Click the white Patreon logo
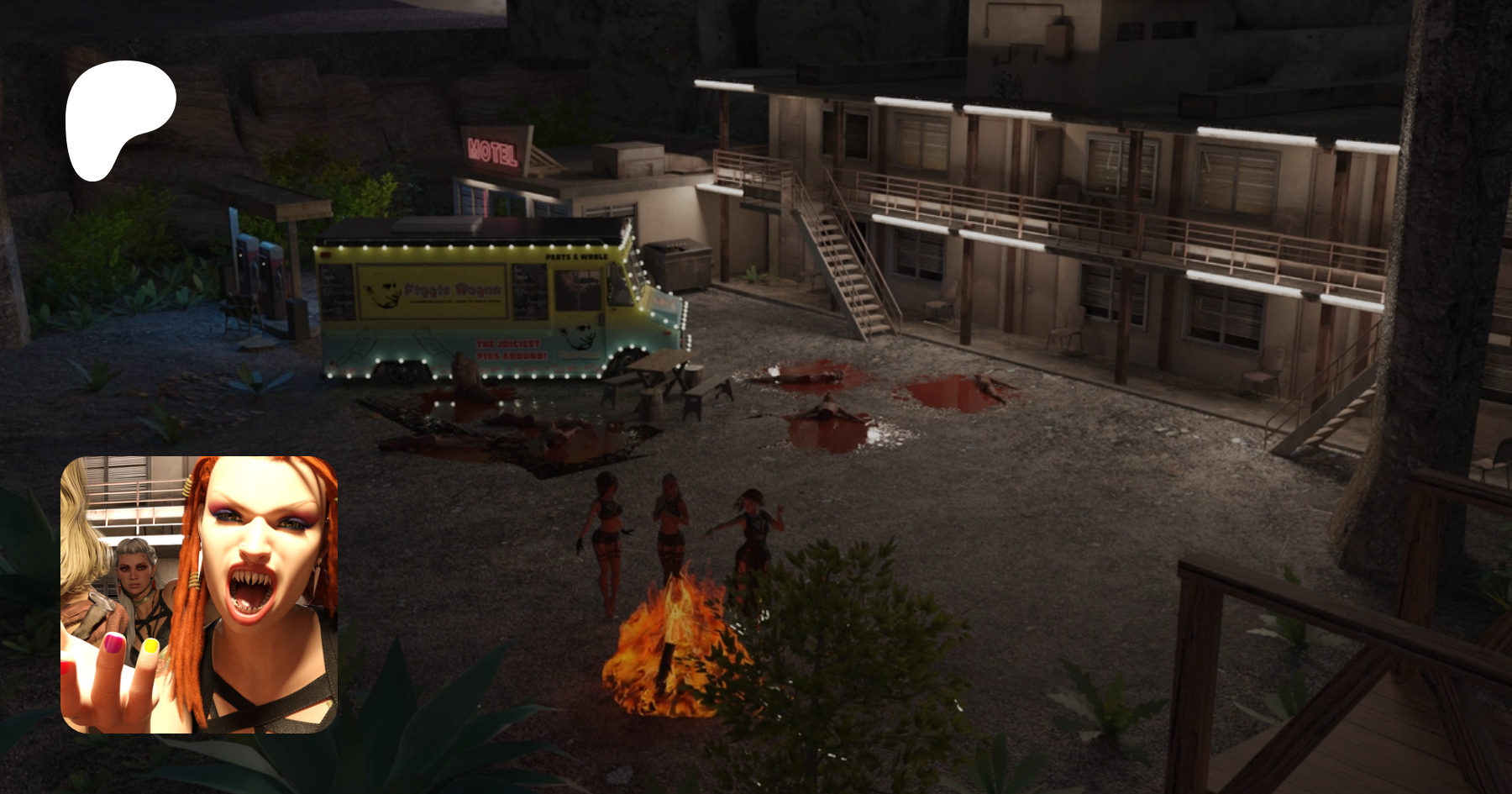Image resolution: width=1512 pixels, height=794 pixels. (118, 118)
